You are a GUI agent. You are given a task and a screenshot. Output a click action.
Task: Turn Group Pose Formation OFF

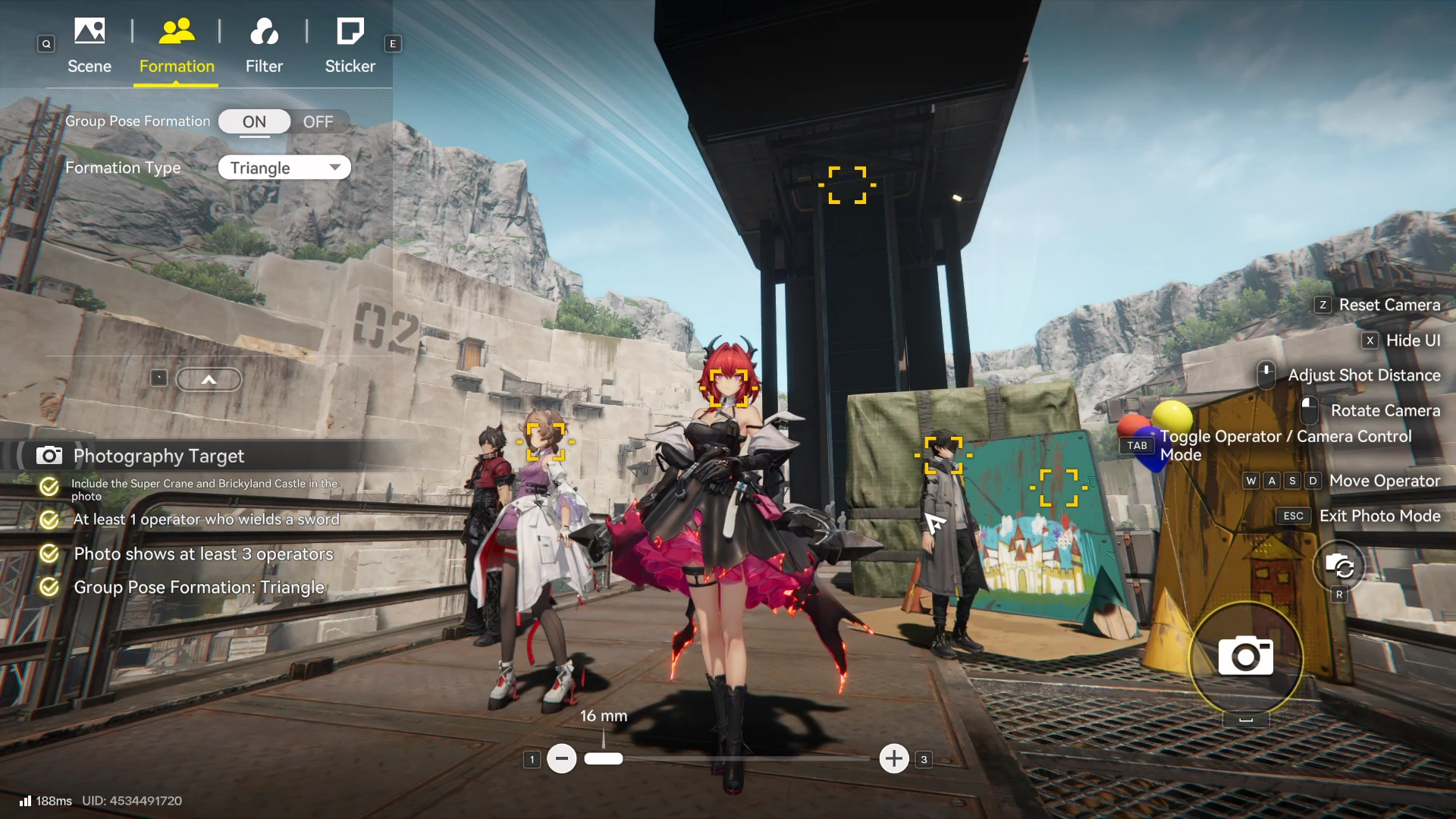coord(318,121)
